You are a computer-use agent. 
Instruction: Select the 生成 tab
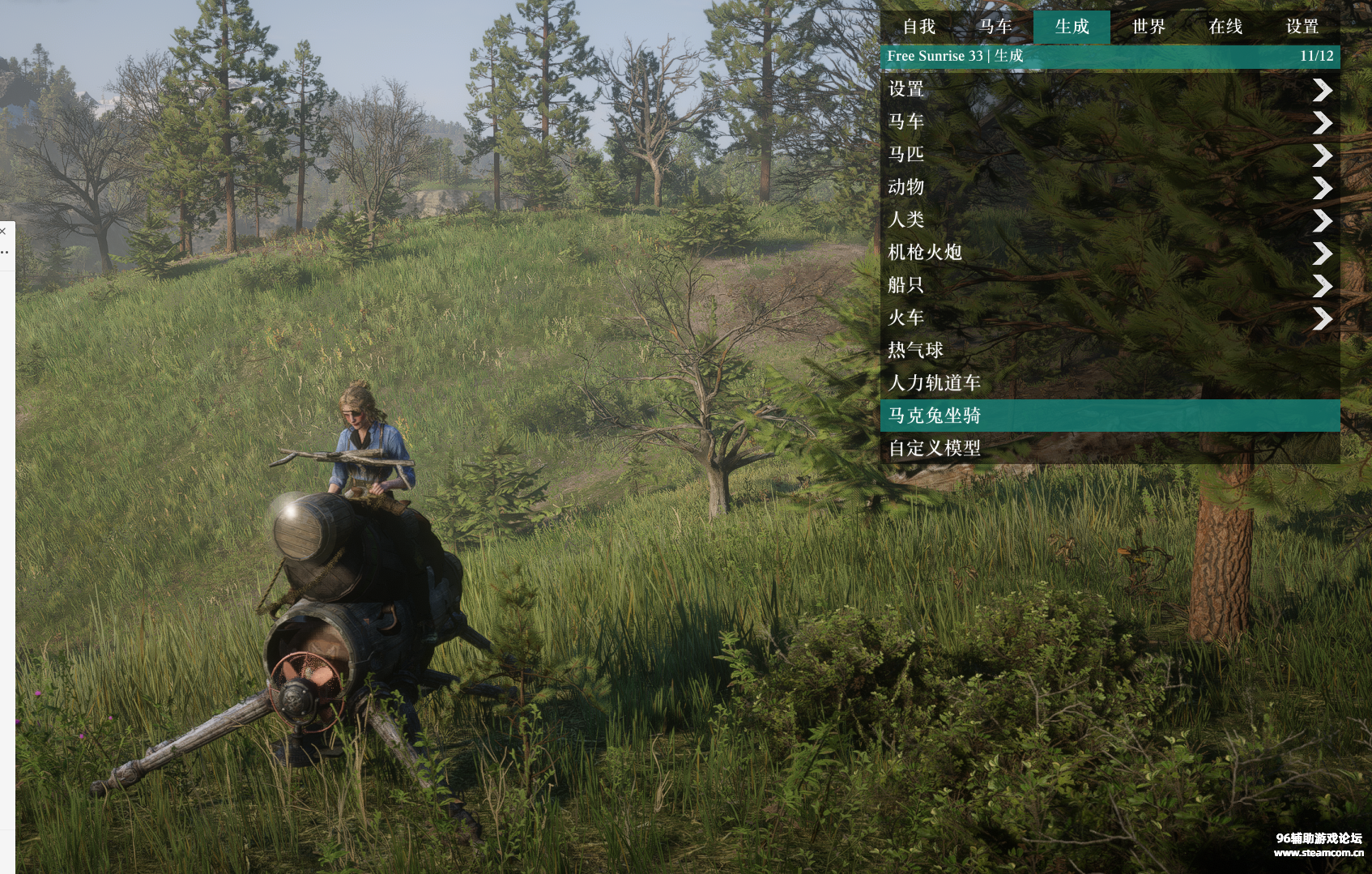[1072, 27]
